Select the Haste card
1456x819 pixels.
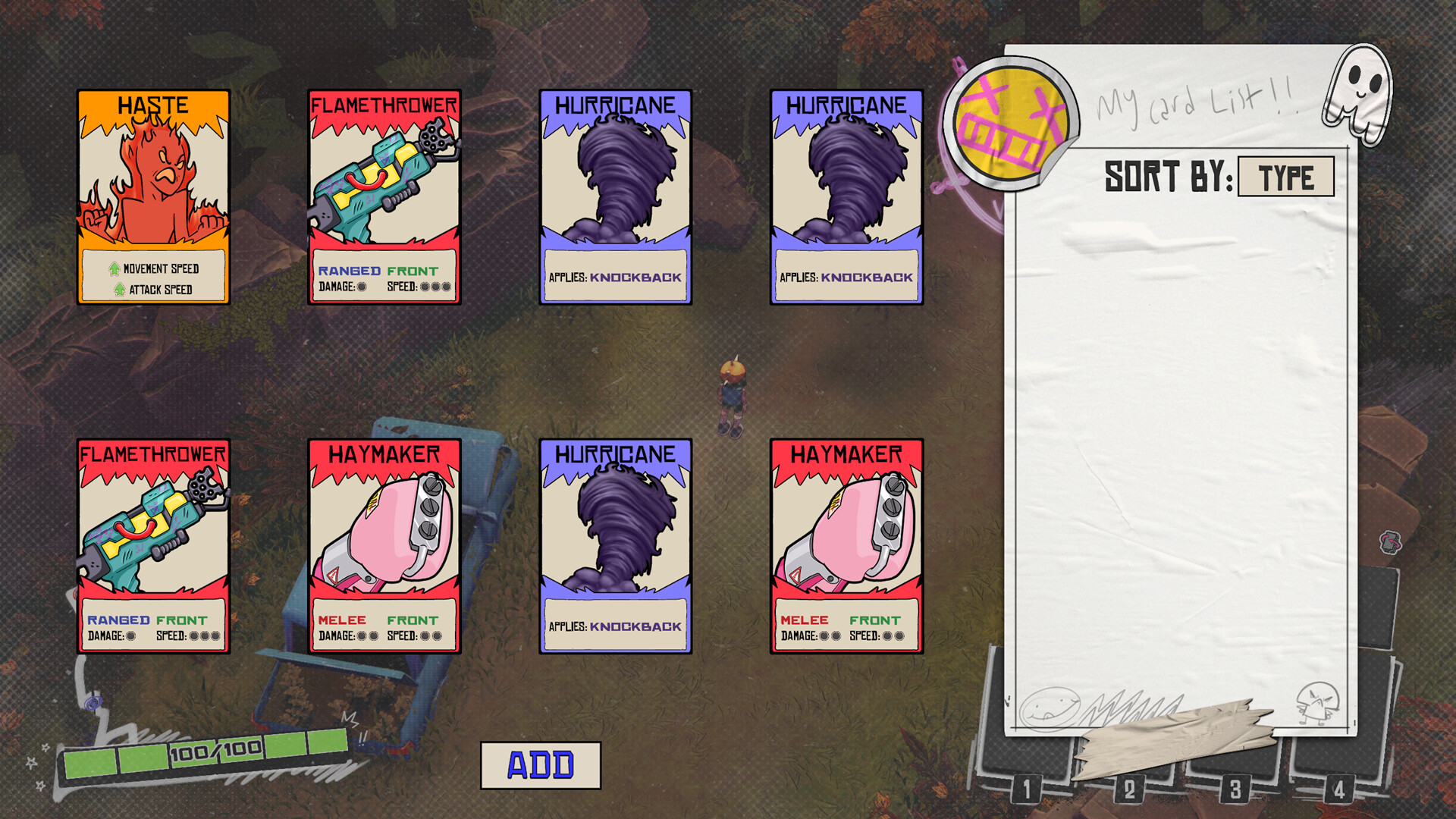152,197
